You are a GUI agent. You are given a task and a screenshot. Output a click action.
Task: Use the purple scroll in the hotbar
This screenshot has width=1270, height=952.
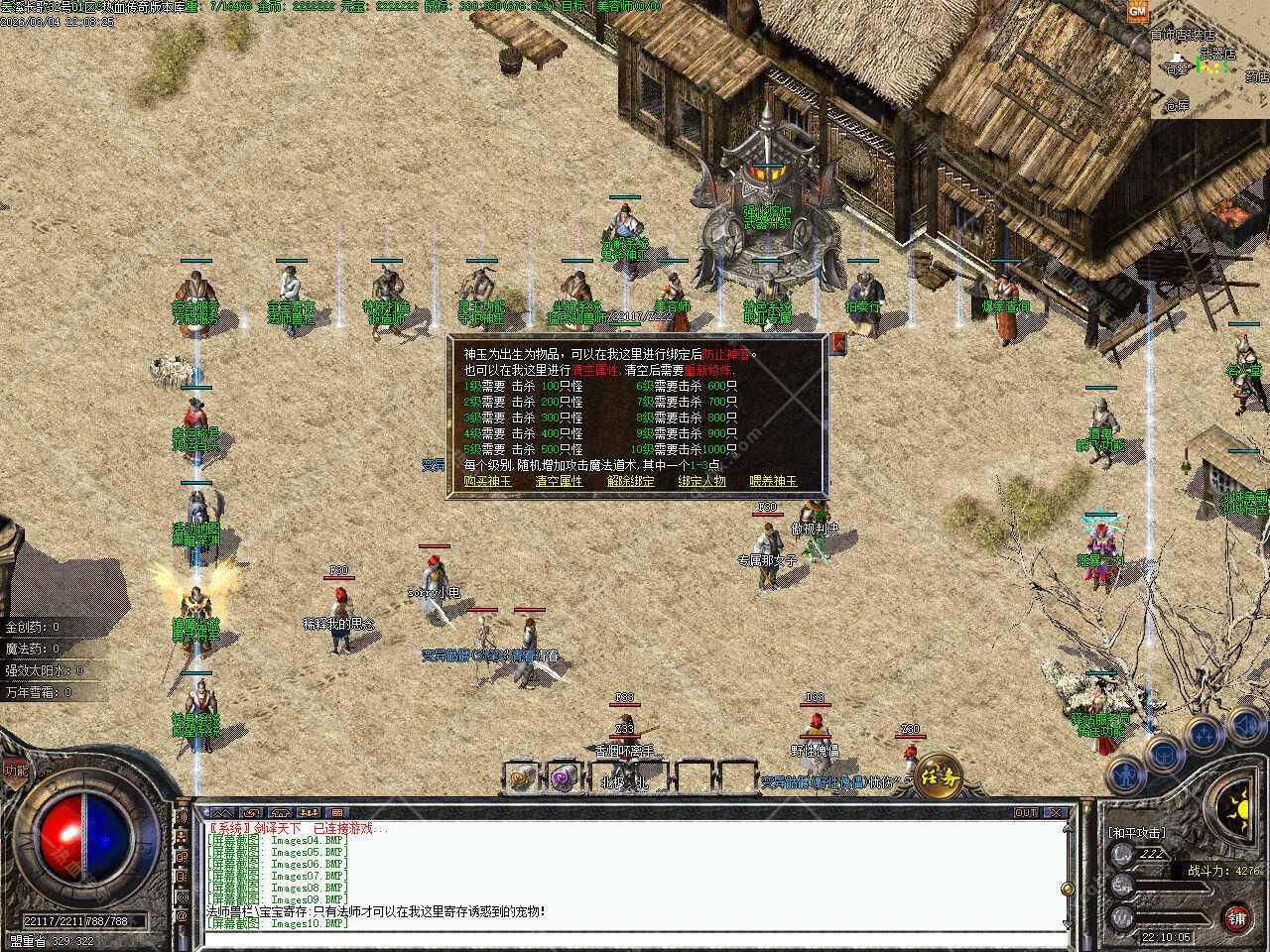tap(565, 776)
